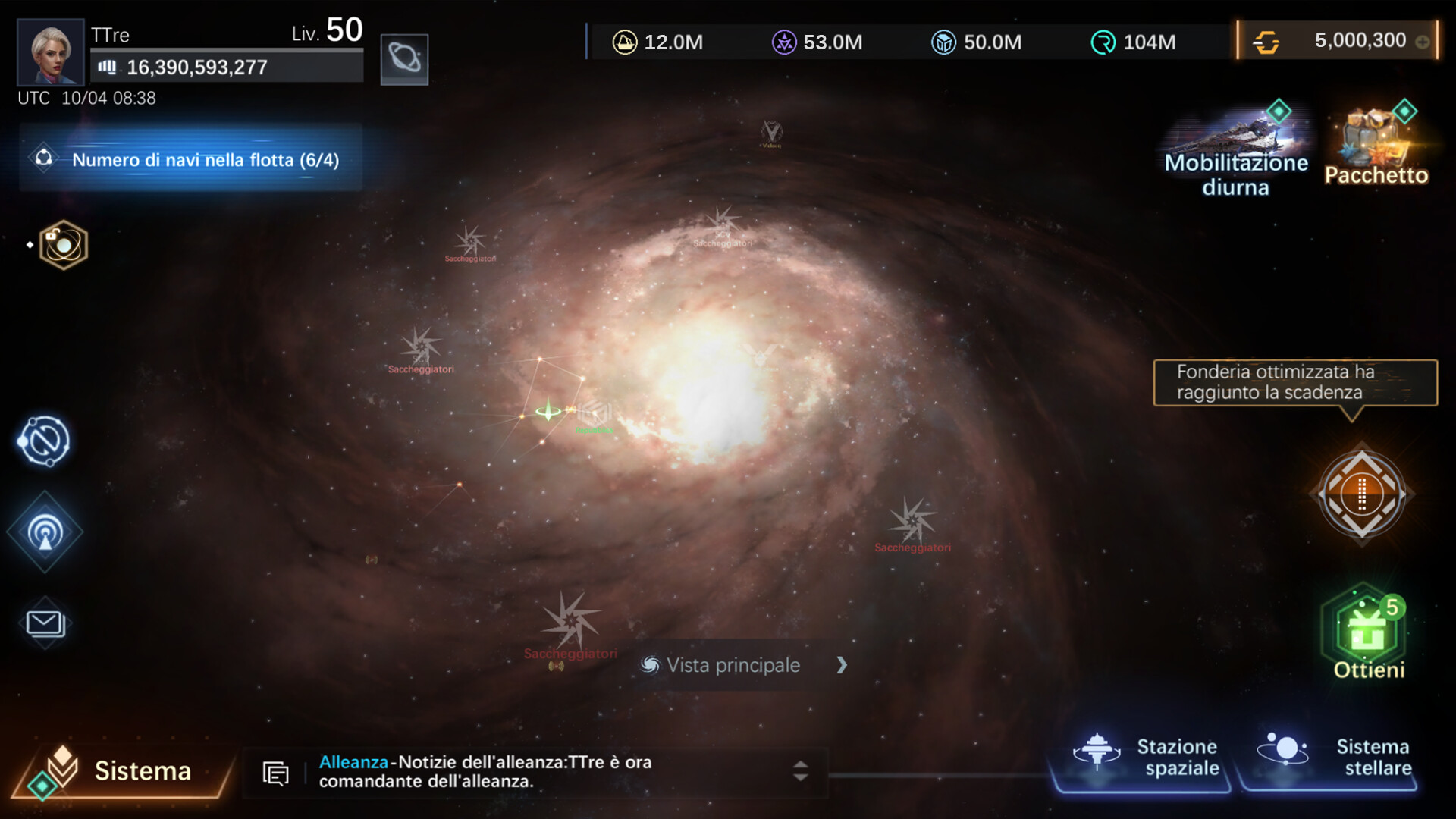Open the Sistema menu
Viewport: 1456px width, 819px height.
click(x=121, y=770)
